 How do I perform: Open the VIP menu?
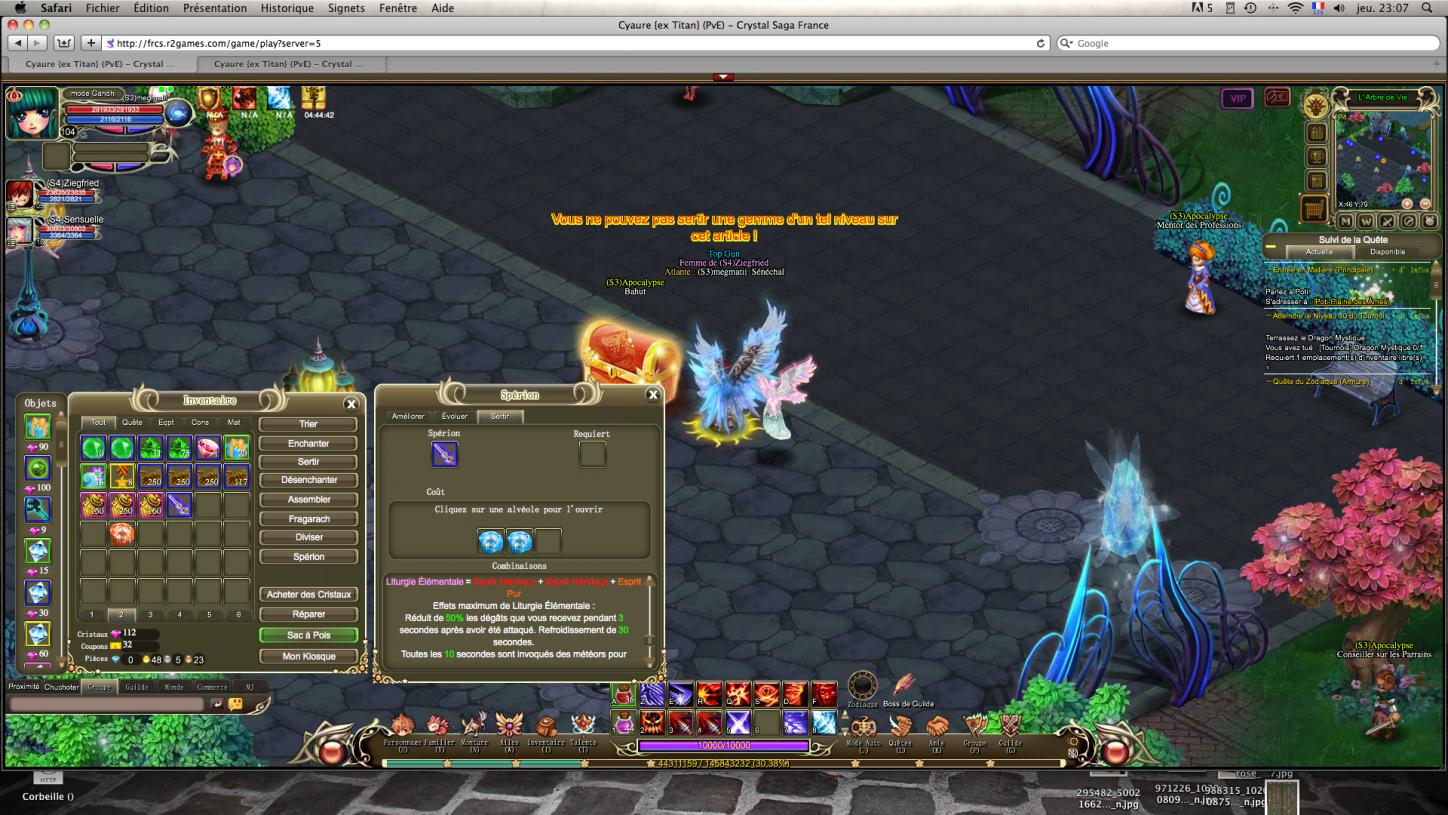pos(1237,99)
